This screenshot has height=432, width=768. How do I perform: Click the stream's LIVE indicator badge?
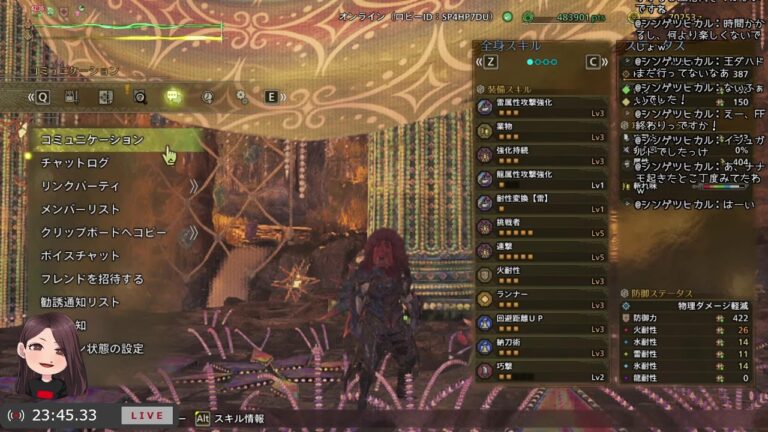pos(147,415)
